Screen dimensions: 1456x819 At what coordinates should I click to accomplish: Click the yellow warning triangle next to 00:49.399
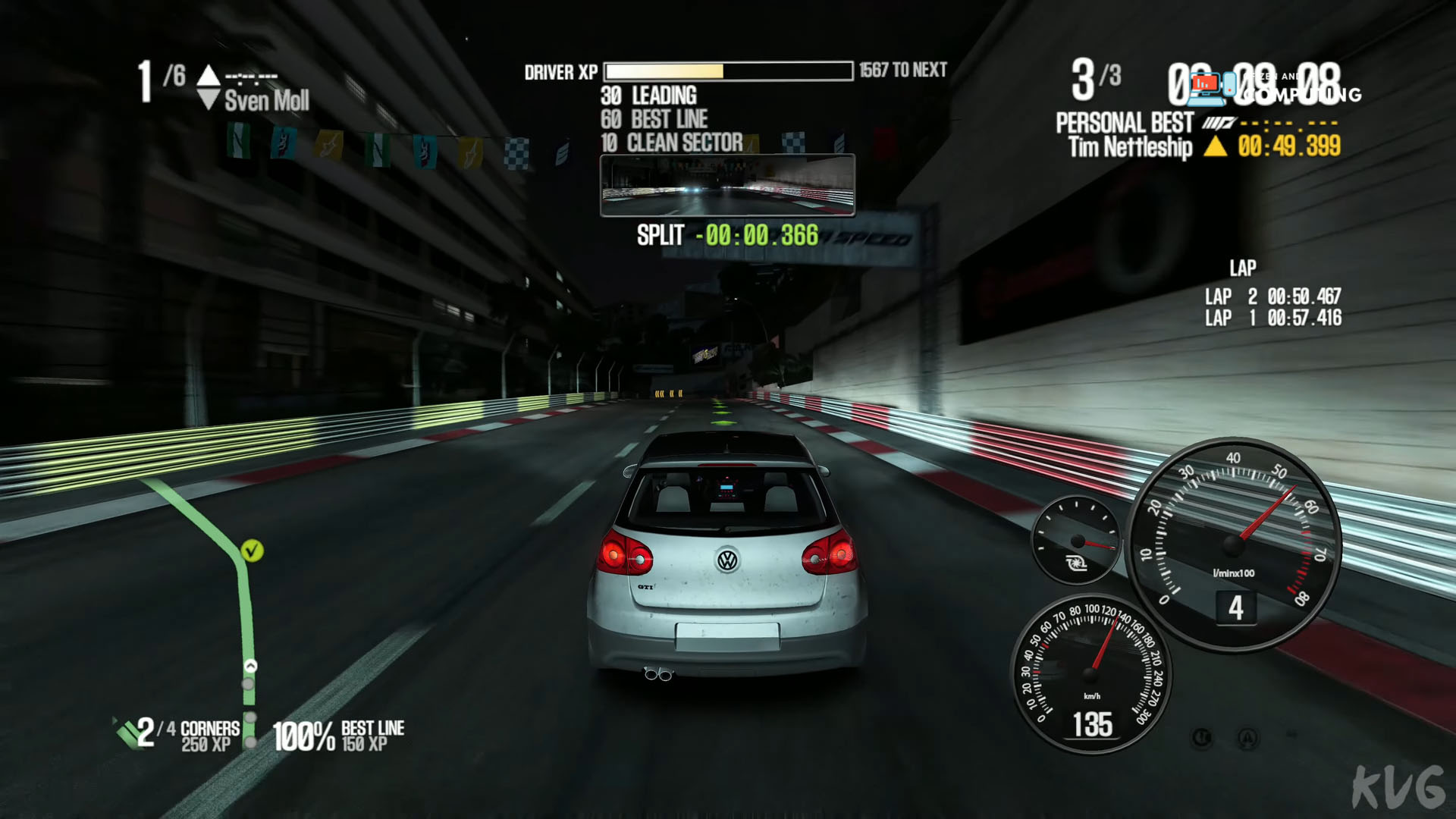1216,147
